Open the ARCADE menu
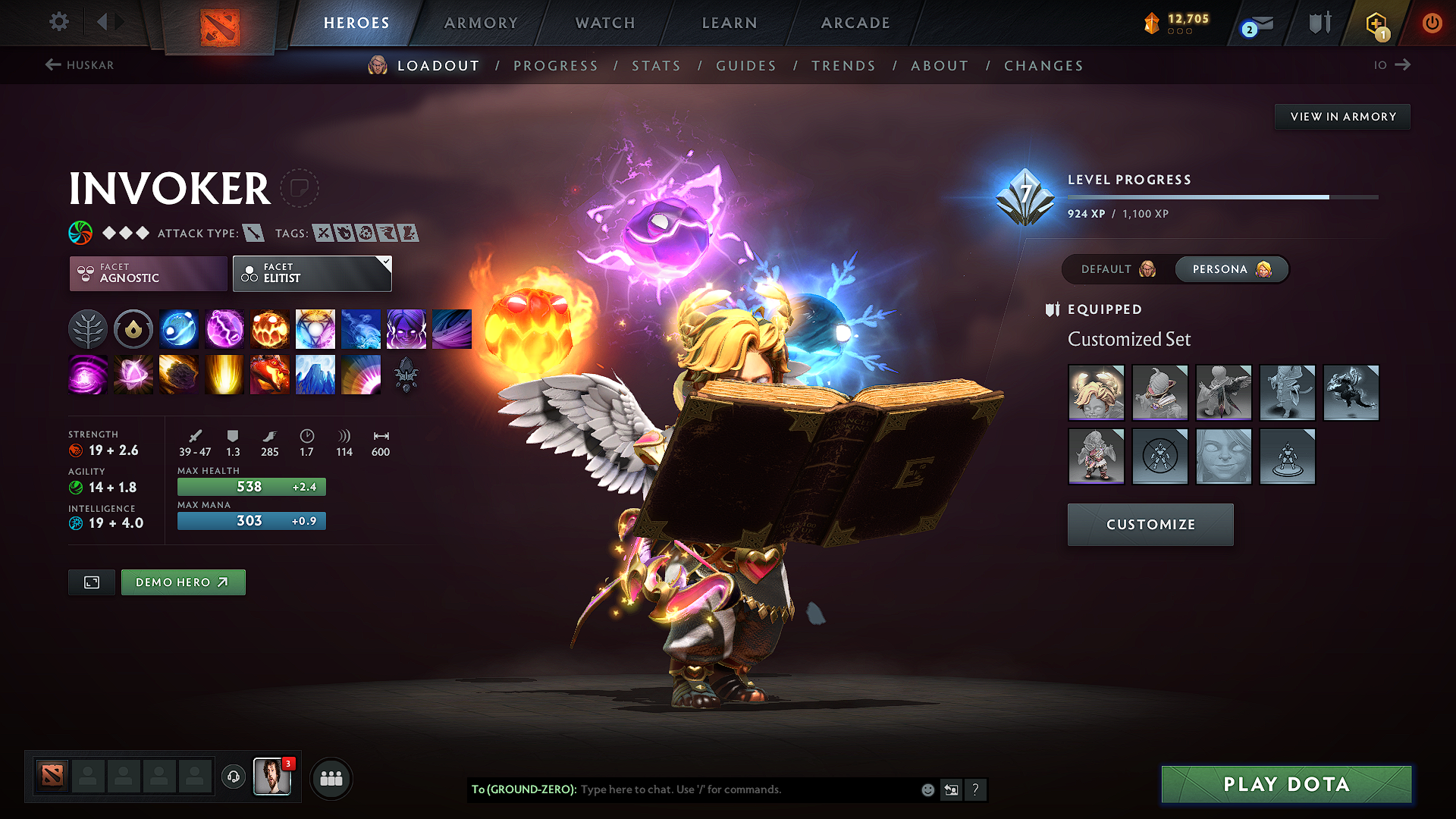 click(x=855, y=23)
